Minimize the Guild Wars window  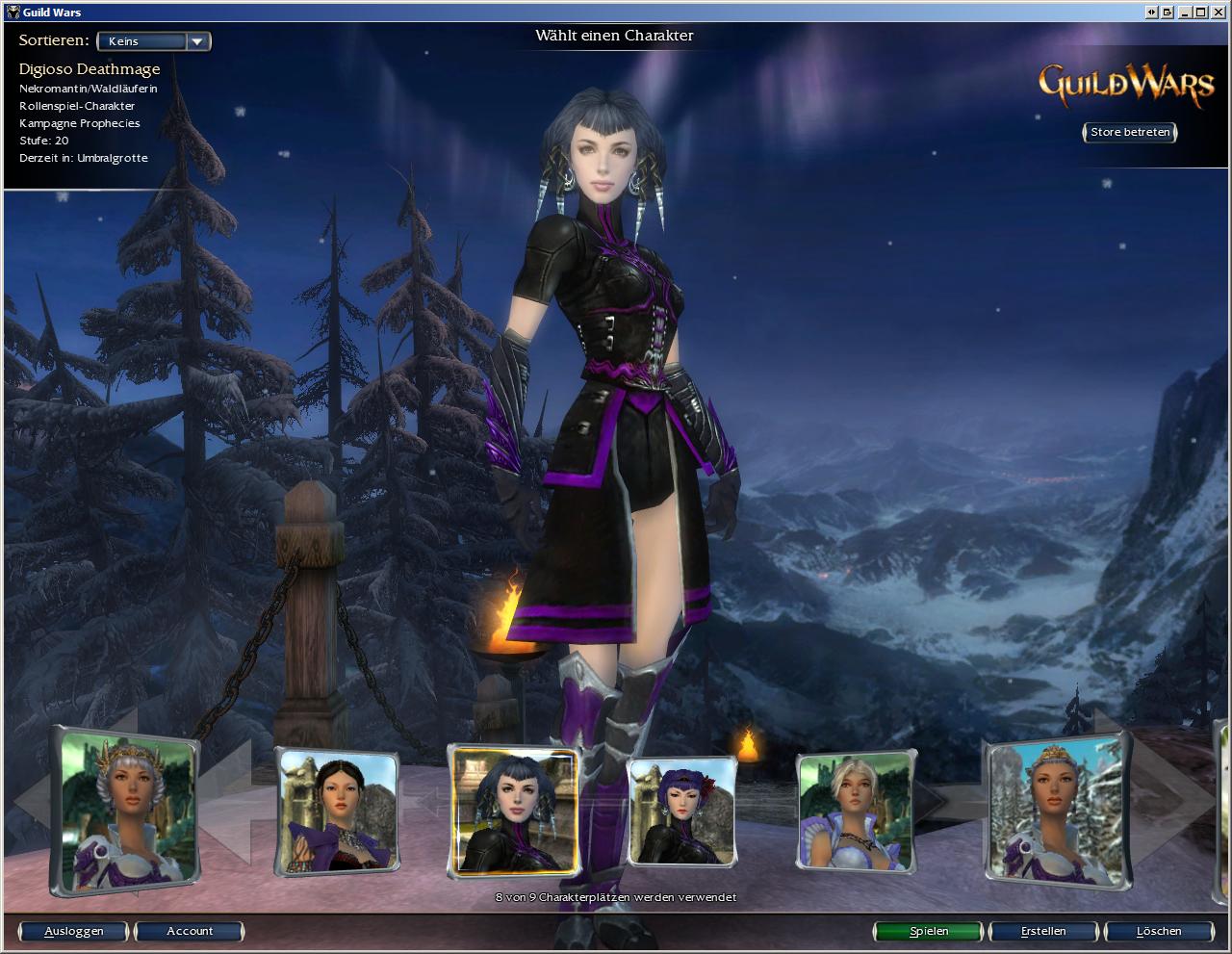1186,12
